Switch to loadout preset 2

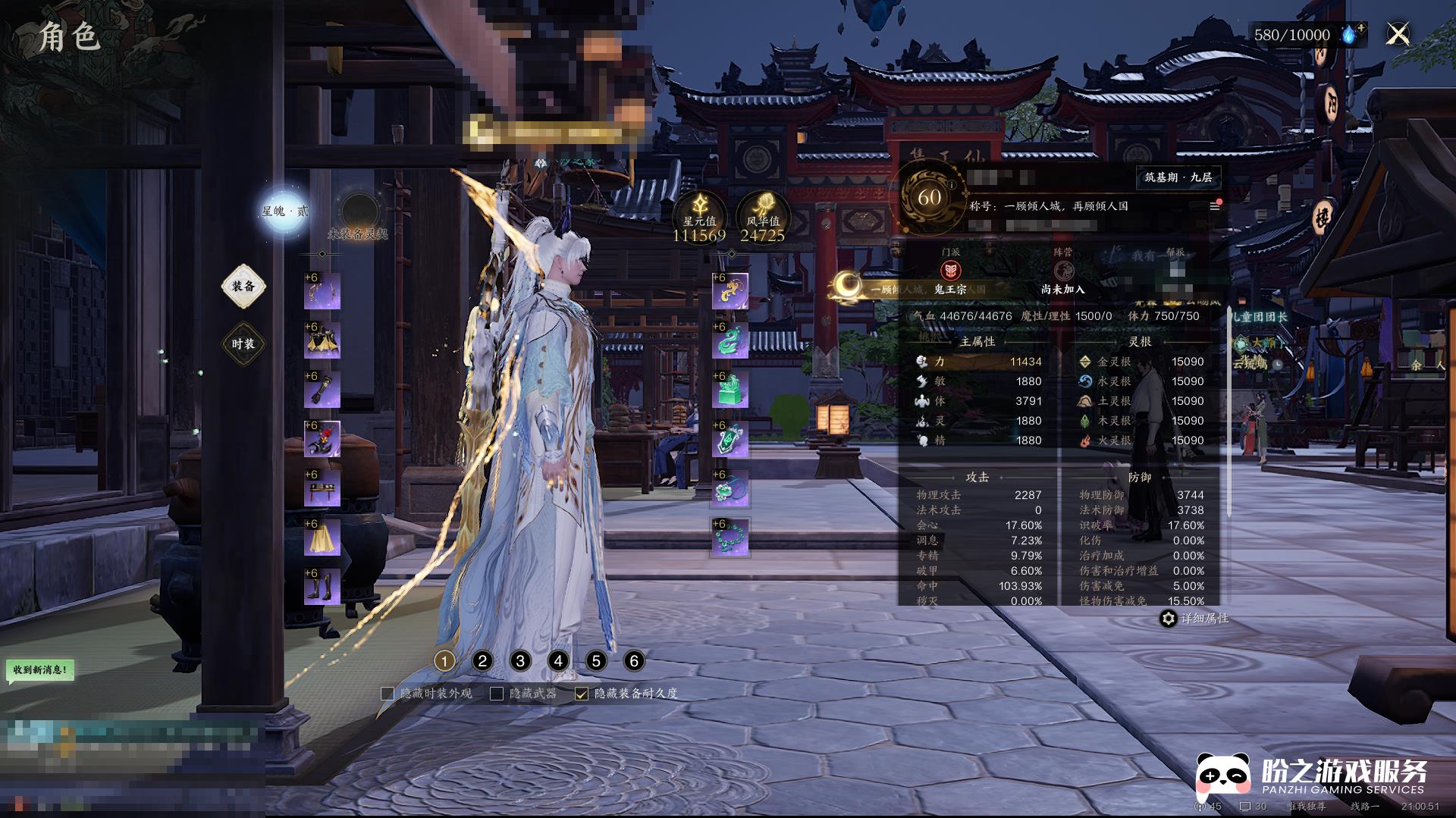(482, 661)
